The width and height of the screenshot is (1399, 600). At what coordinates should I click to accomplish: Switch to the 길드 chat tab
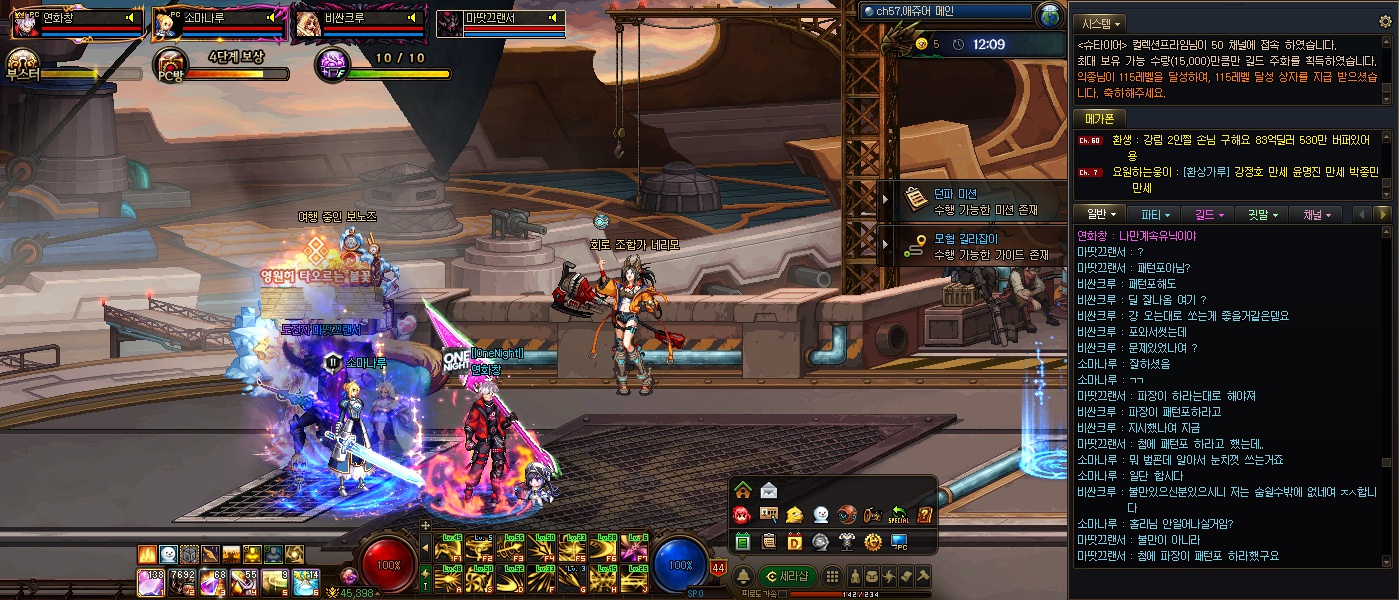coord(1208,214)
